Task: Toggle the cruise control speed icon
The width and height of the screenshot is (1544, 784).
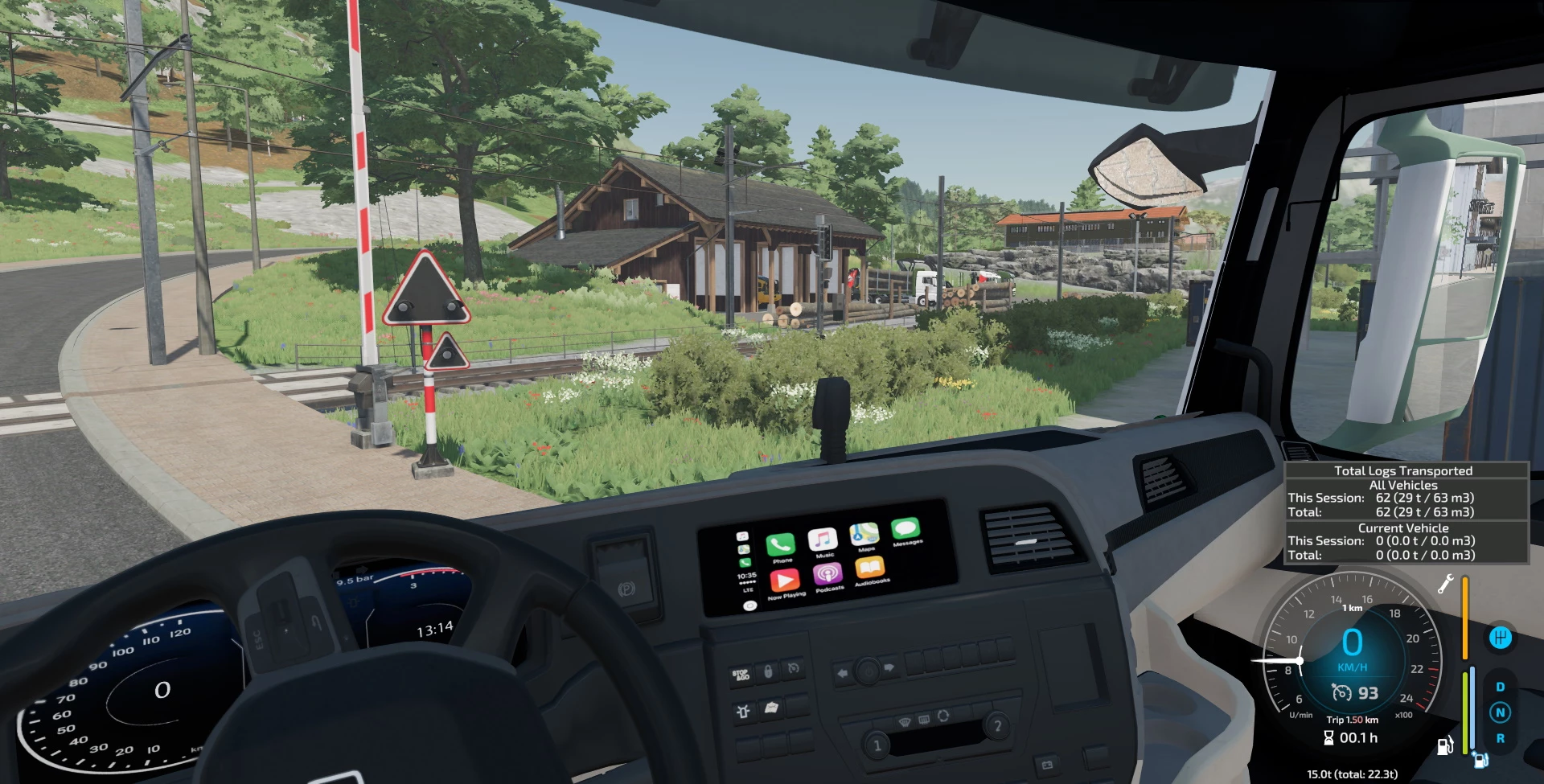Action: 1341,692
